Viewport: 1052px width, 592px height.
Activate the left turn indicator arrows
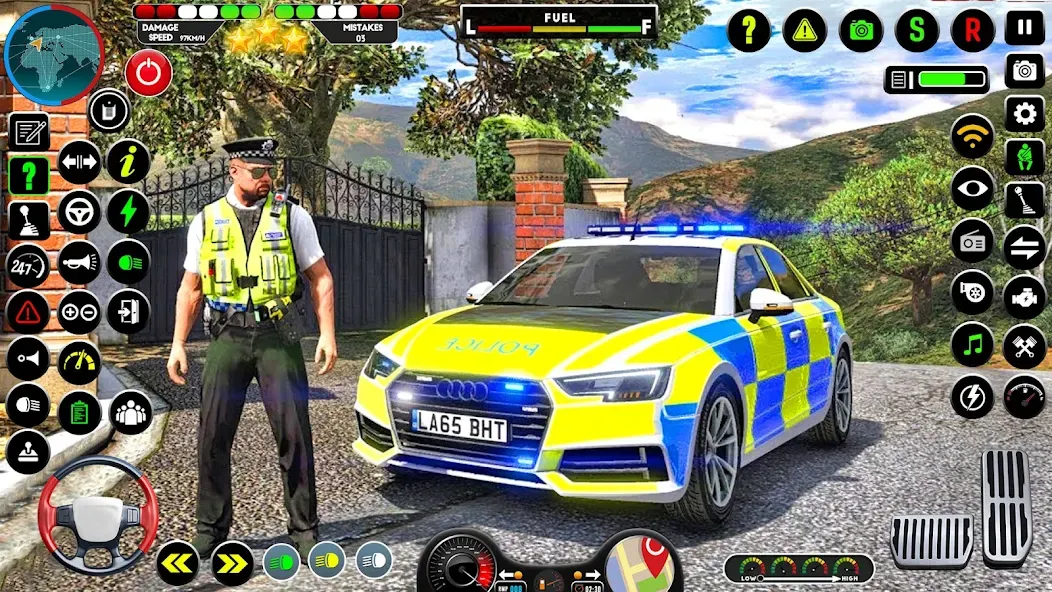[x=177, y=563]
